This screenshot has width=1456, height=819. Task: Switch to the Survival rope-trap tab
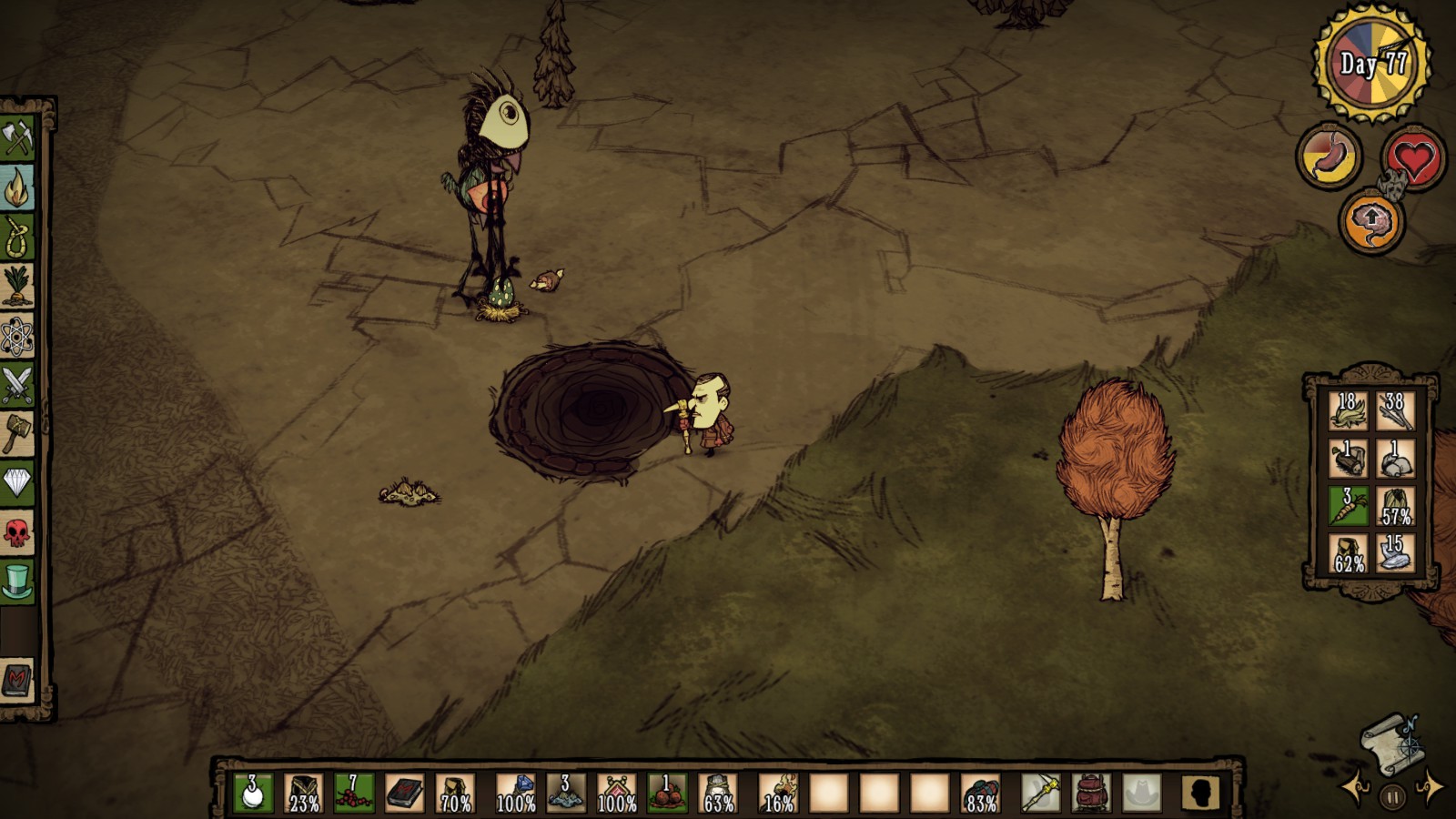17,238
